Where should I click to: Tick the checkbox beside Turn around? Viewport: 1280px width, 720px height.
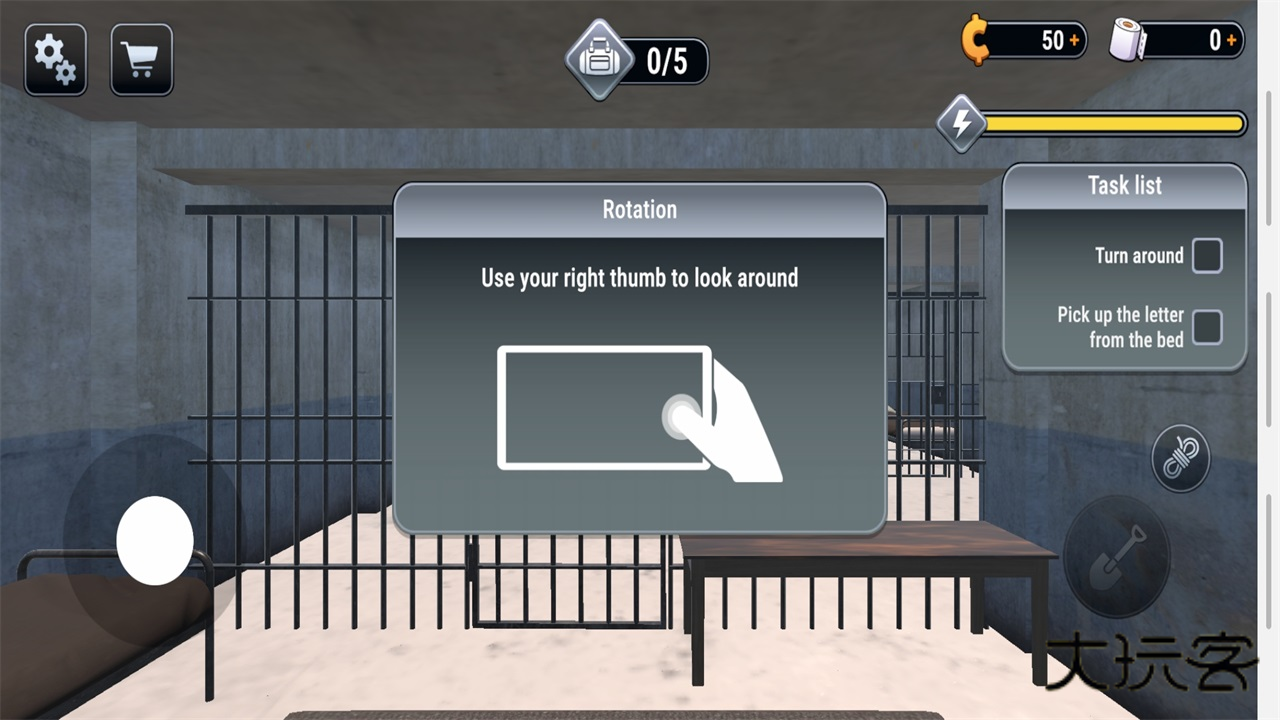click(1207, 256)
